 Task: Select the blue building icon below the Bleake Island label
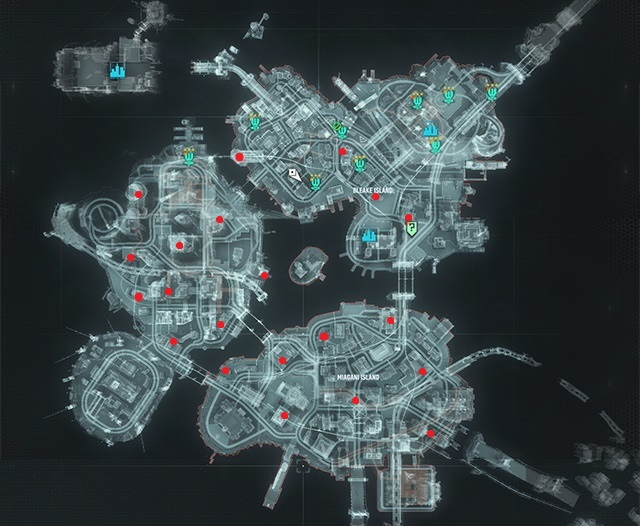(370, 236)
